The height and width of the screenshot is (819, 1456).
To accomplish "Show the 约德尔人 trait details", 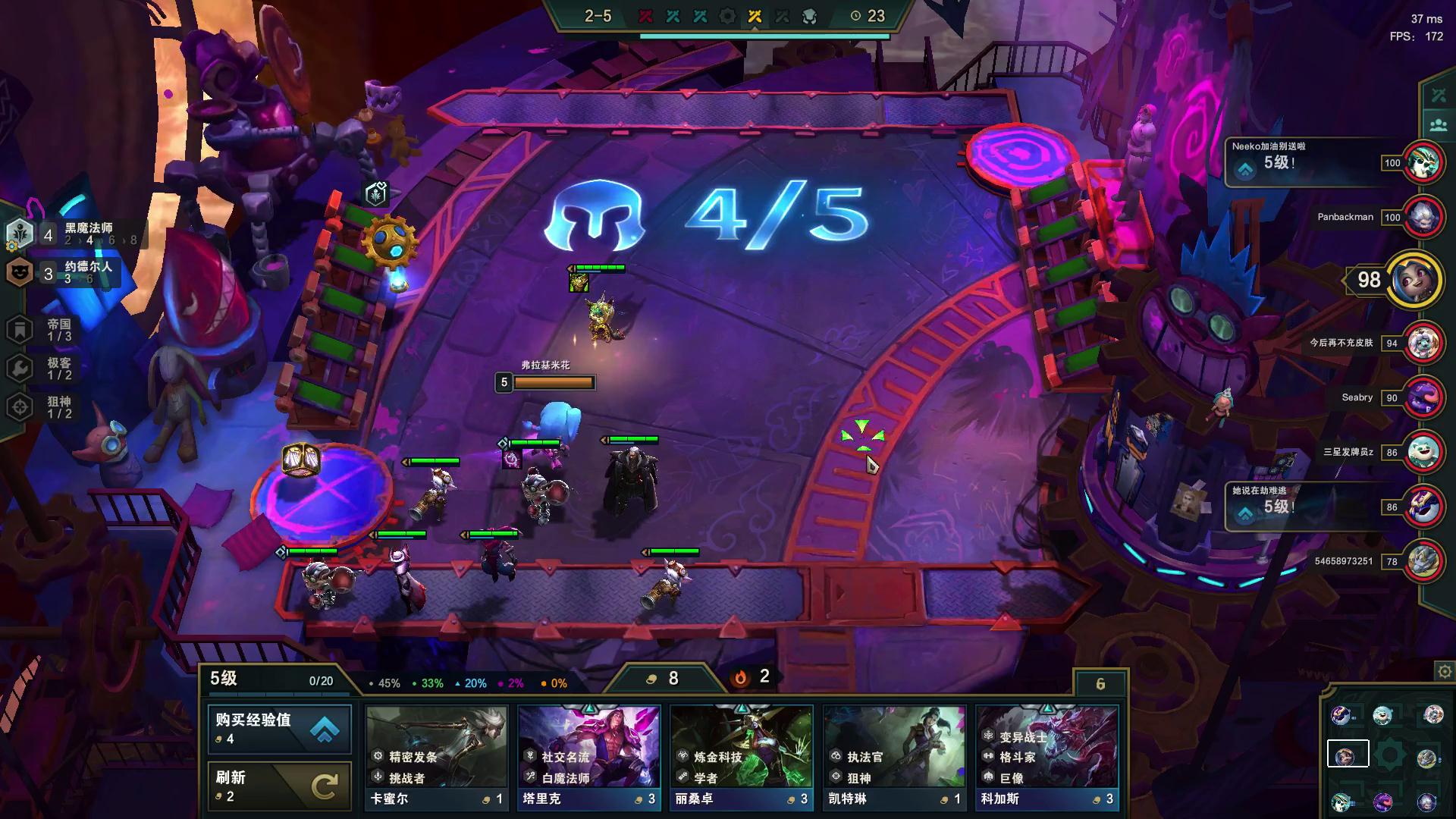I will click(x=74, y=272).
